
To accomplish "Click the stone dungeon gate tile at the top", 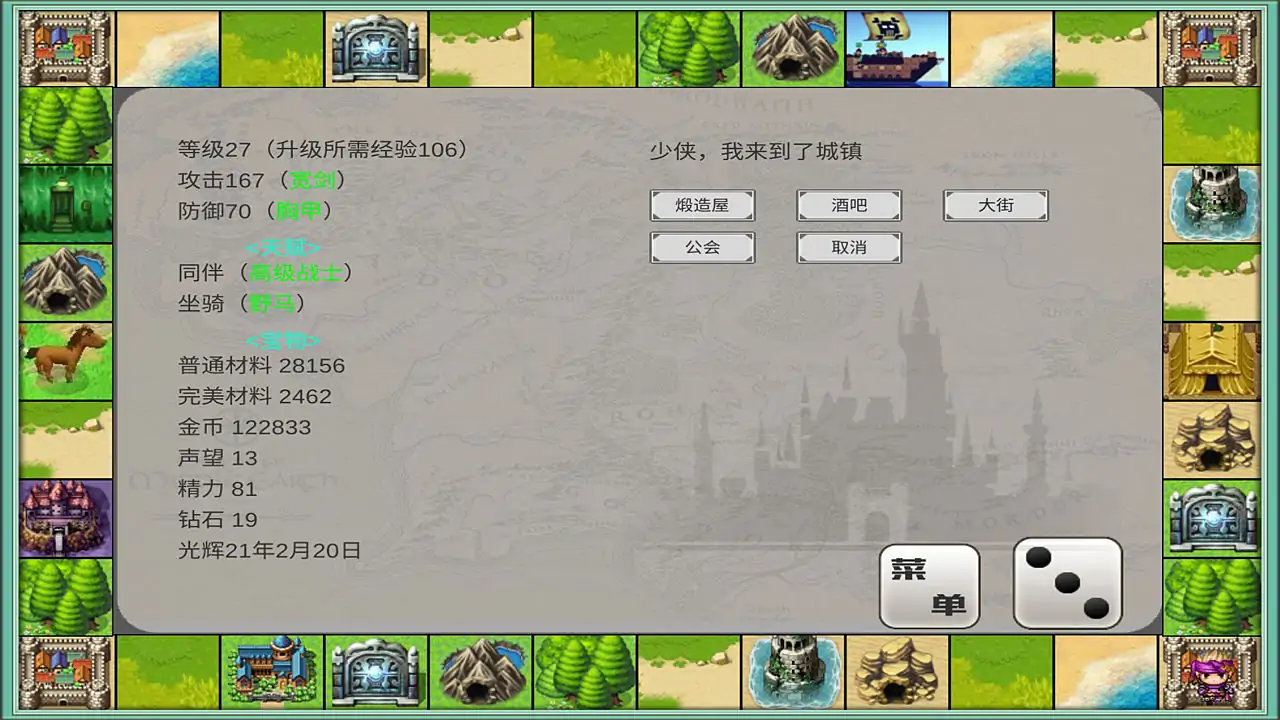I will coord(376,45).
